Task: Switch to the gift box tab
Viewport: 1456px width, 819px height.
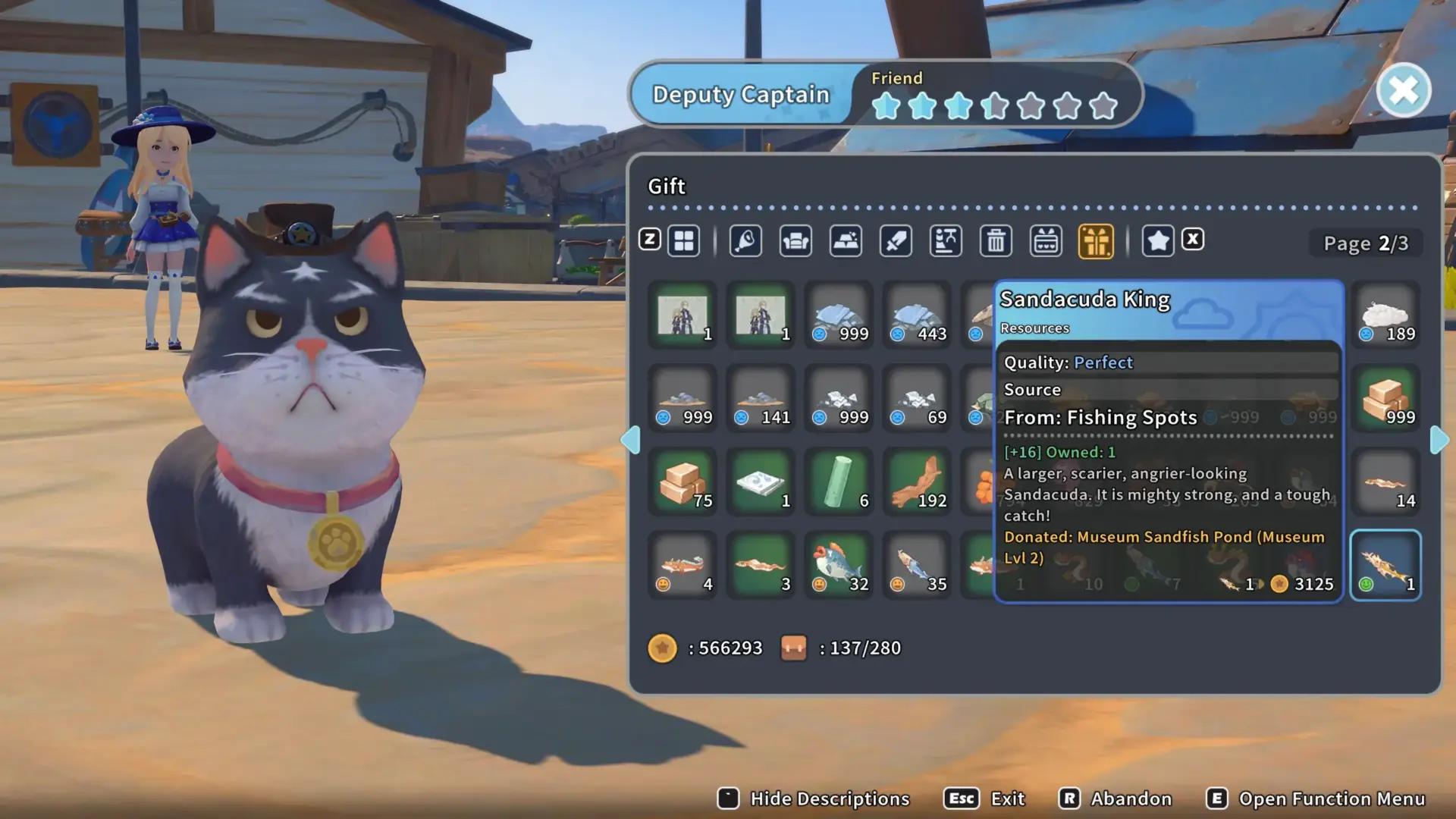Action: coord(1096,241)
